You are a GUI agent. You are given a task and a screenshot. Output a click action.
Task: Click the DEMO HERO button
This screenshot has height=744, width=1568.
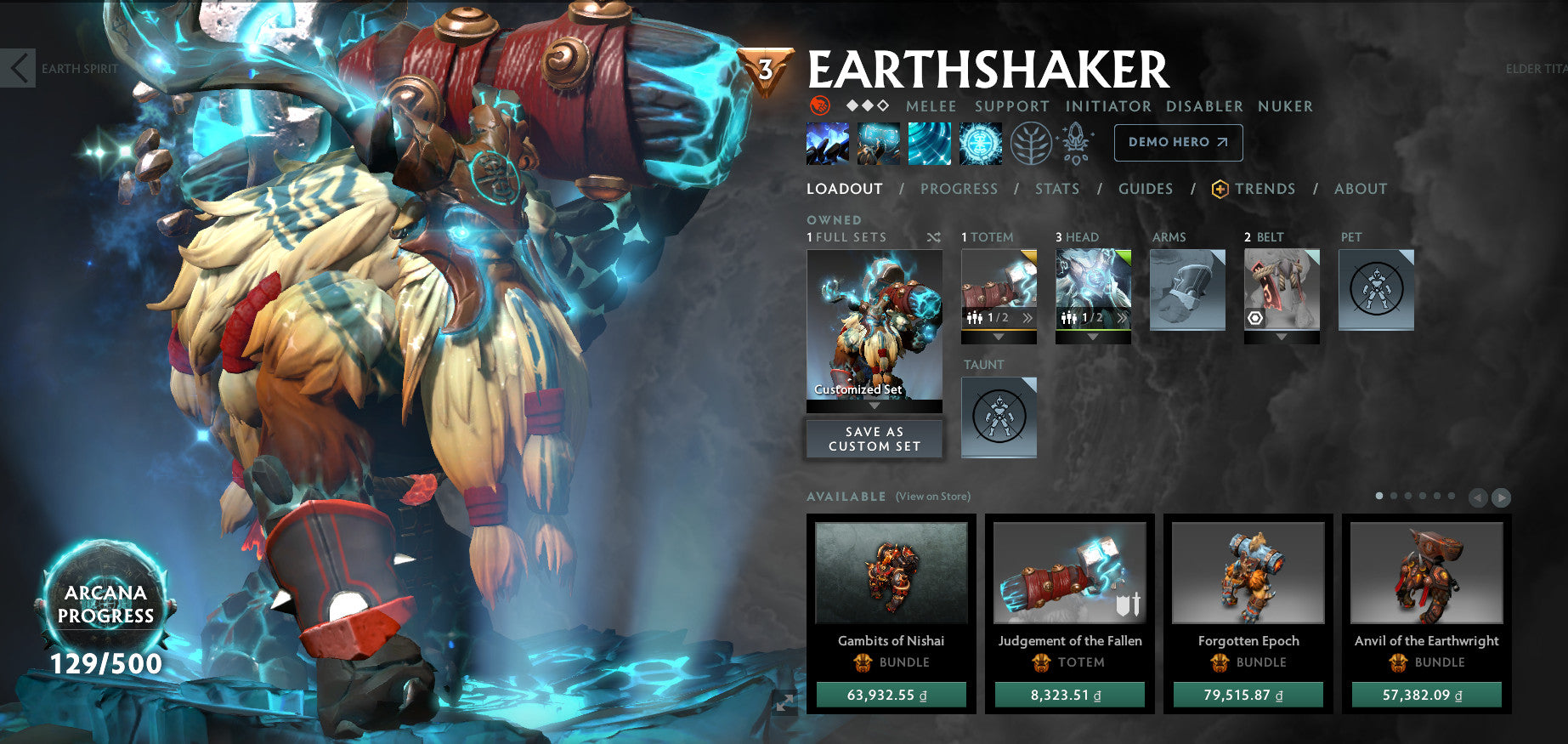(x=1178, y=142)
